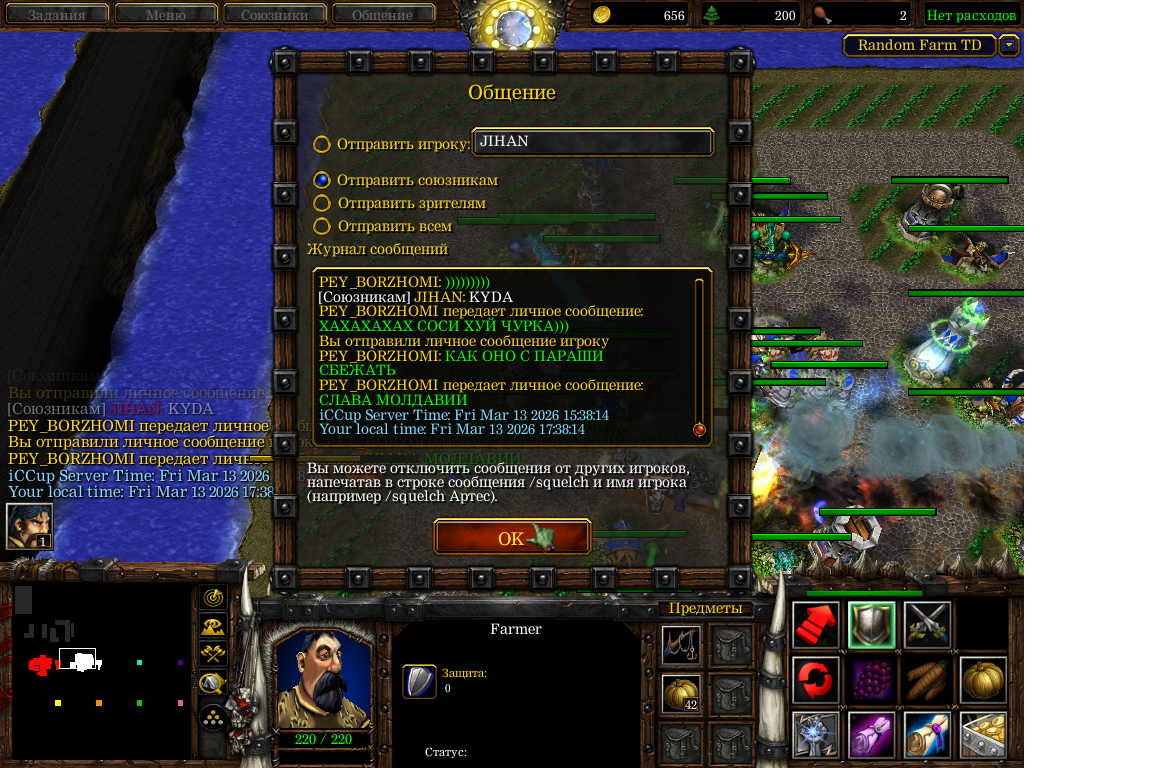Activate the minimap signal ping button
Viewport: 1152px width, 768px height.
213,598
